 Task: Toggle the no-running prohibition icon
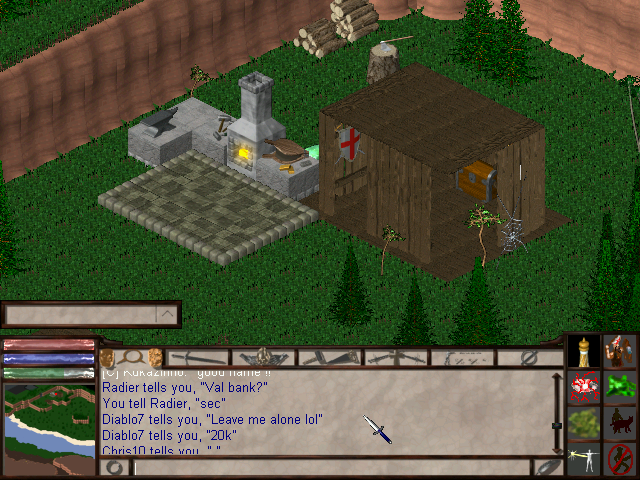621,458
